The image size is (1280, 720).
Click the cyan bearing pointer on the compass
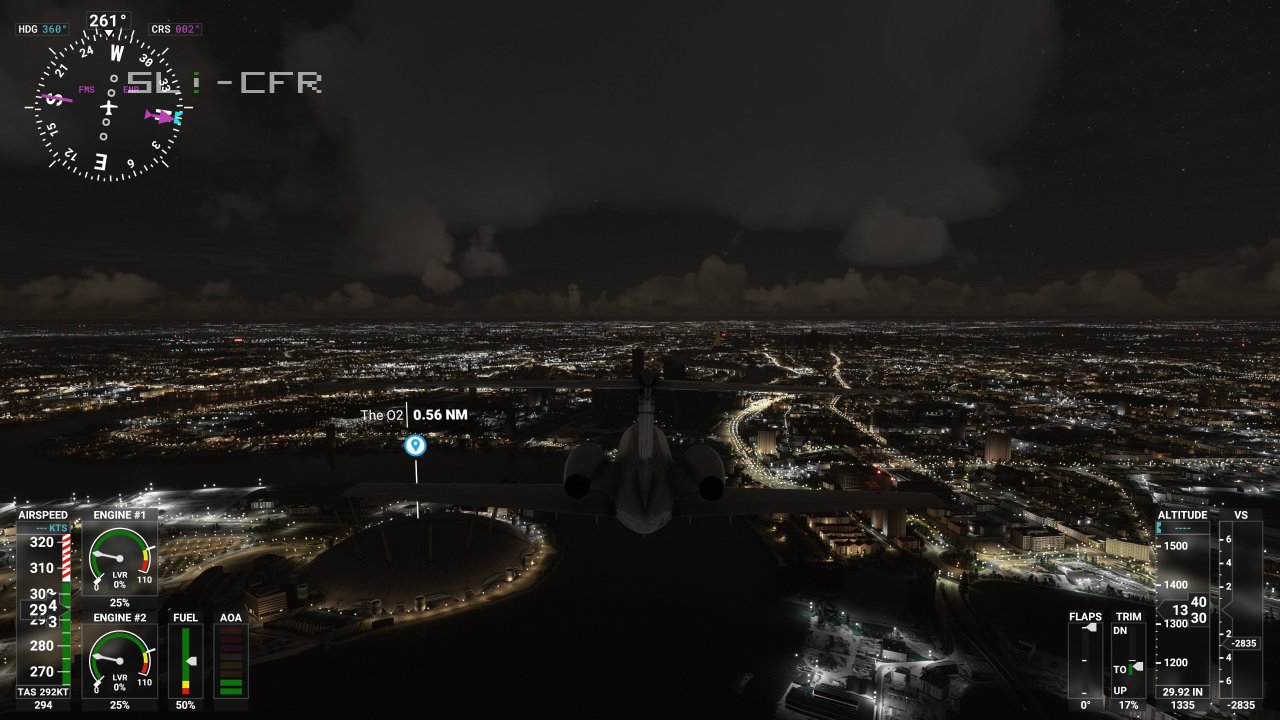[x=176, y=117]
